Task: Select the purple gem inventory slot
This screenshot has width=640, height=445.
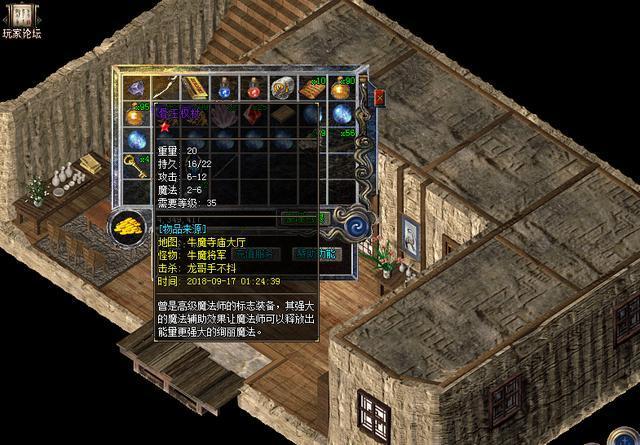Action: (136, 87)
